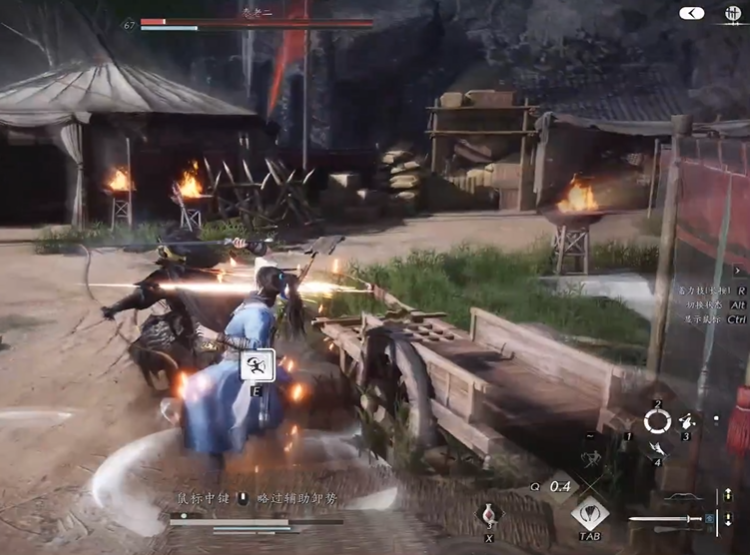Image resolution: width=750 pixels, height=555 pixels.
Task: Activate the crossed-weapons figure skill icon
Action: 591,461
